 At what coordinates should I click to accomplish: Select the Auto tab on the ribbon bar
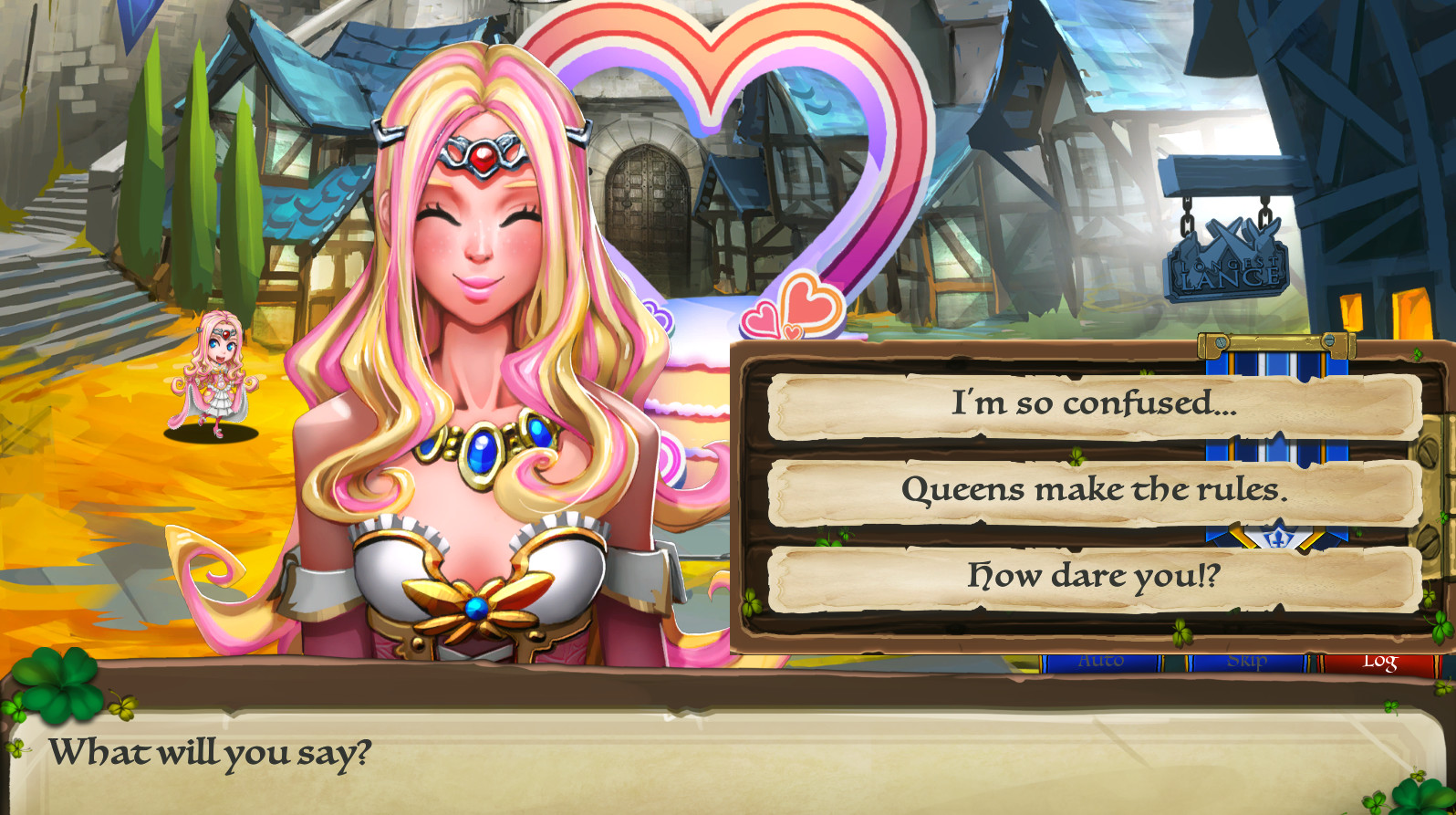point(1104,659)
